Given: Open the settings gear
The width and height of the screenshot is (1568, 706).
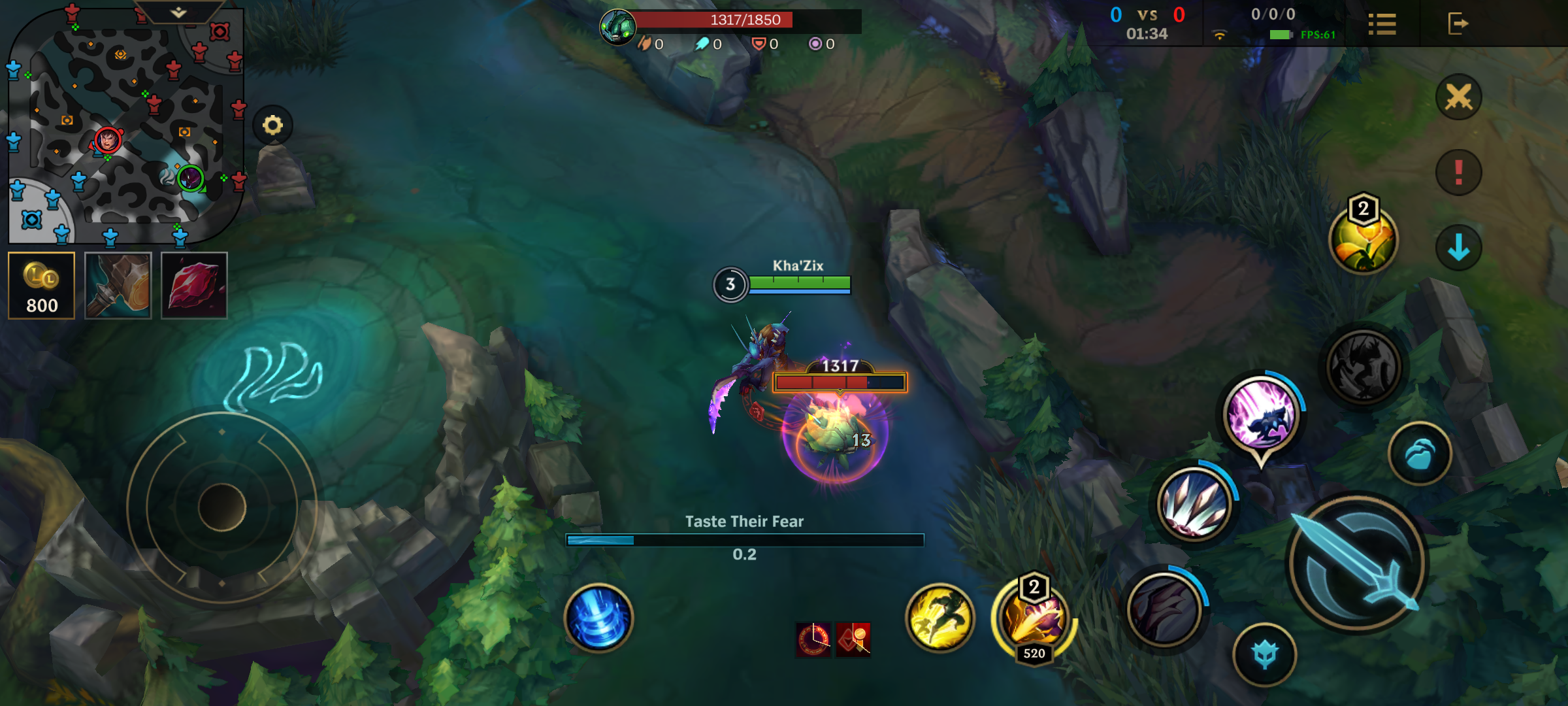Looking at the screenshot, I should (272, 125).
